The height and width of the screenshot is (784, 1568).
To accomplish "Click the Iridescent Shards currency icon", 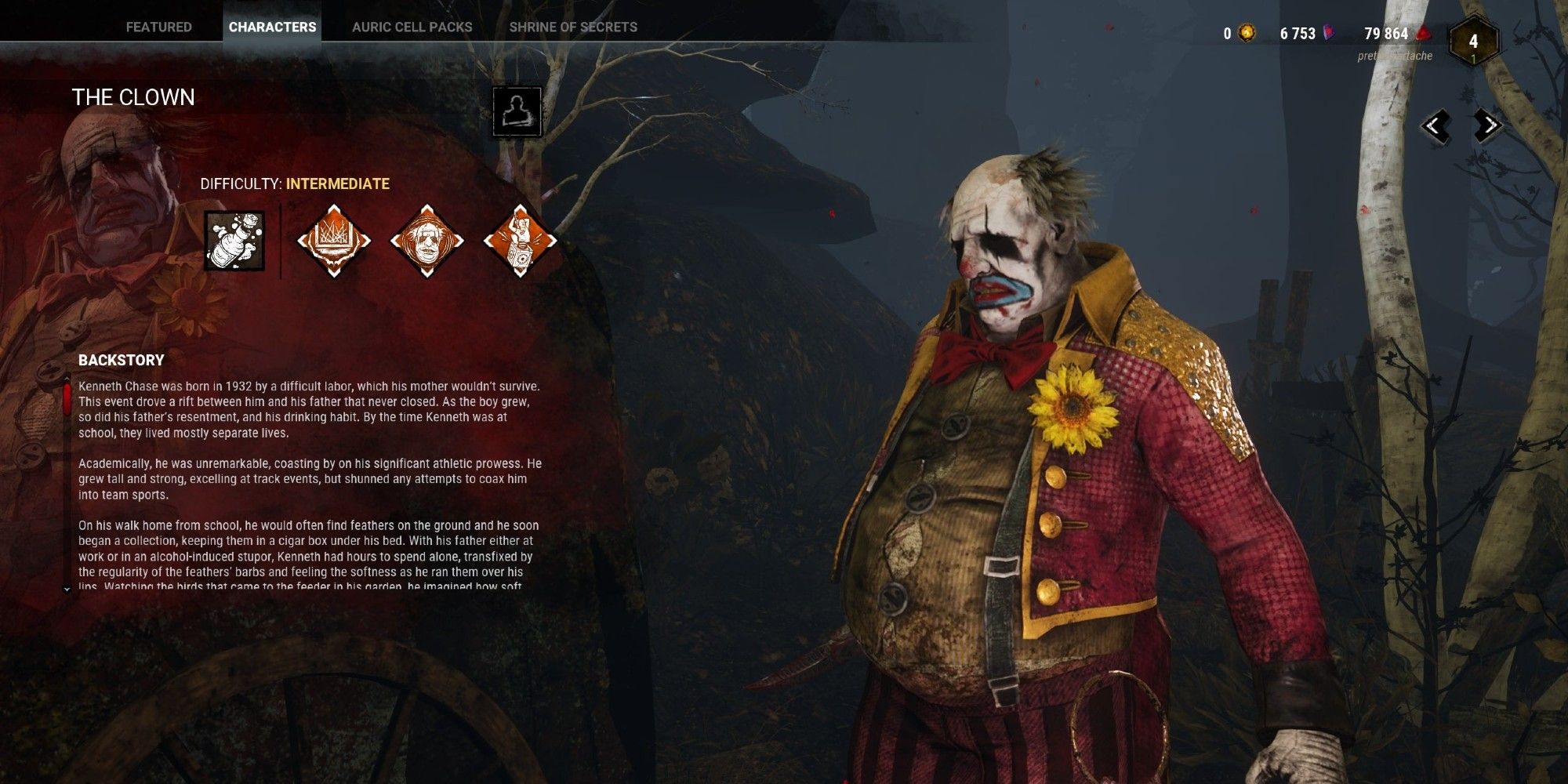I will pos(1330,33).
